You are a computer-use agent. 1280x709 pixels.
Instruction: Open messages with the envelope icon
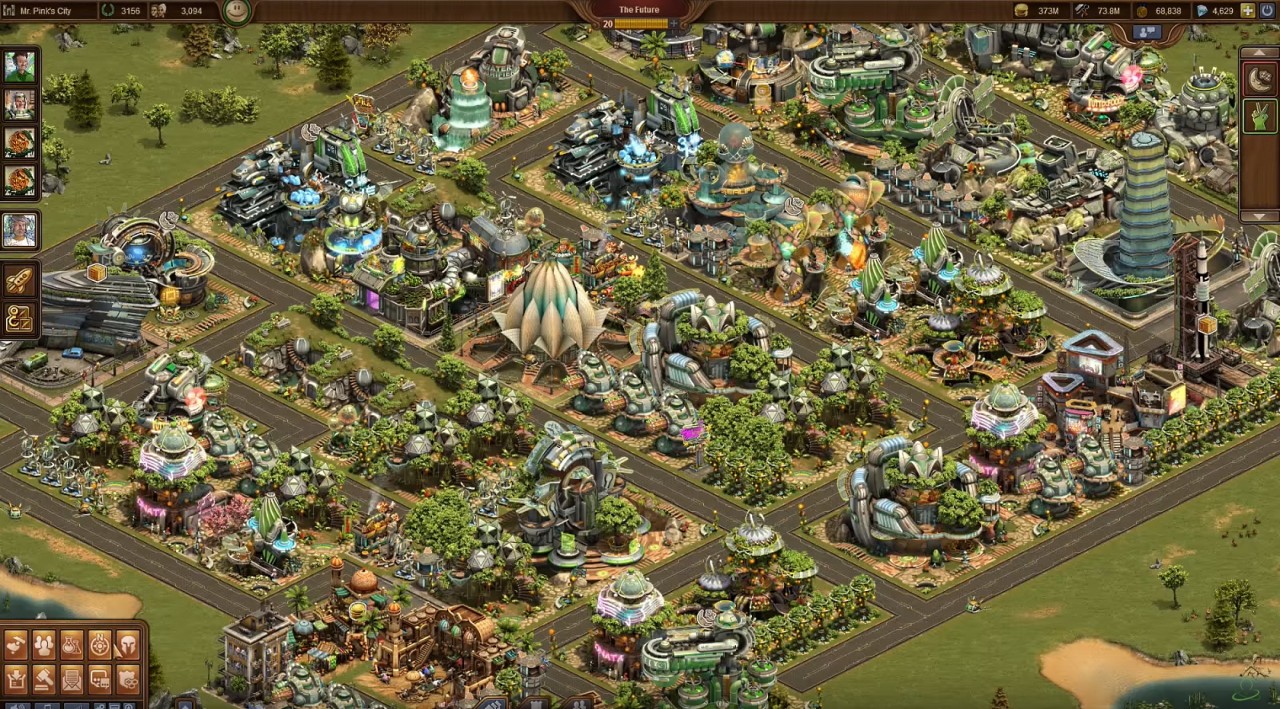(x=72, y=680)
